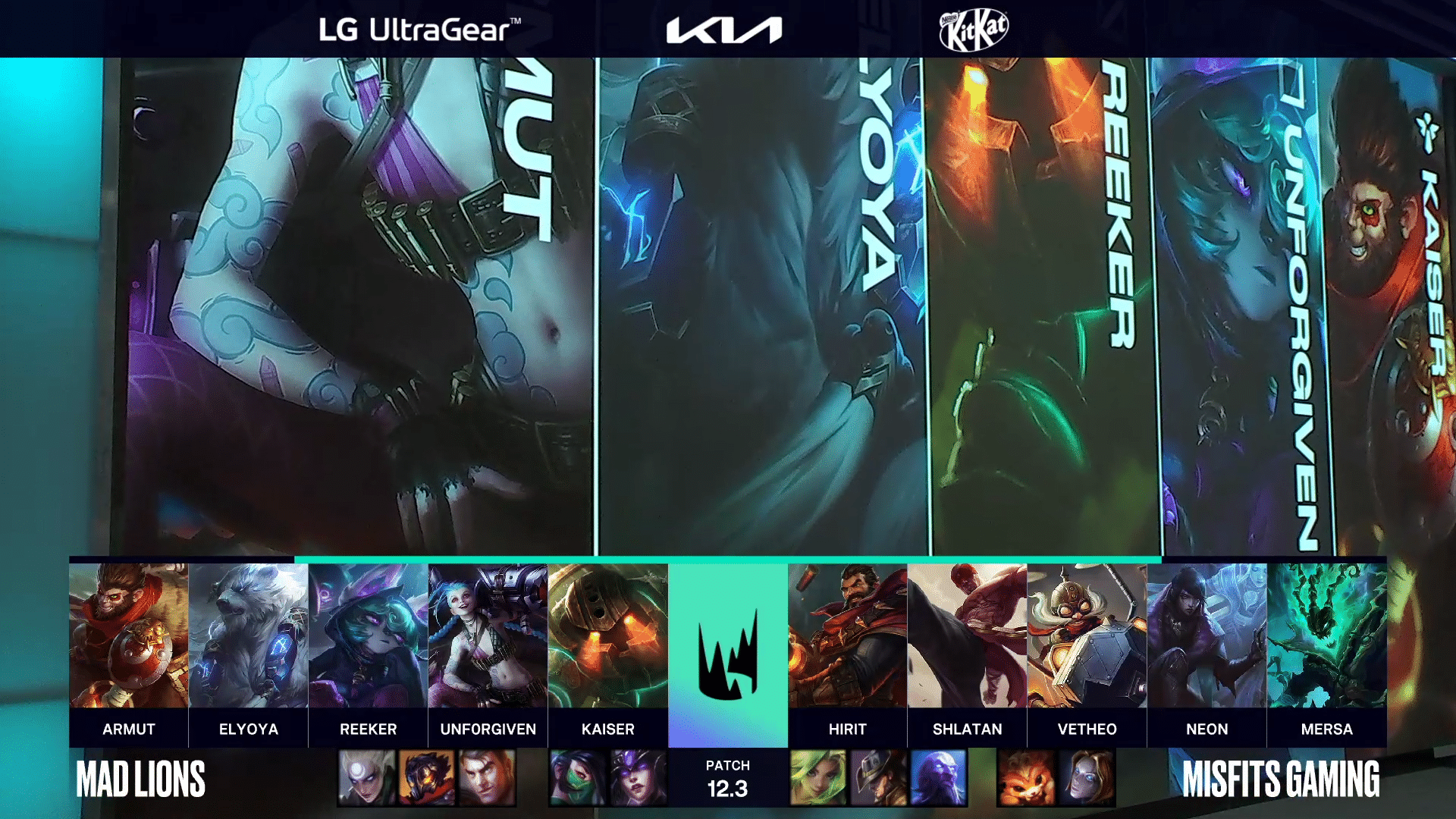Click Vetheo's Corki champion portrait
The image size is (1456, 819).
point(1087,635)
